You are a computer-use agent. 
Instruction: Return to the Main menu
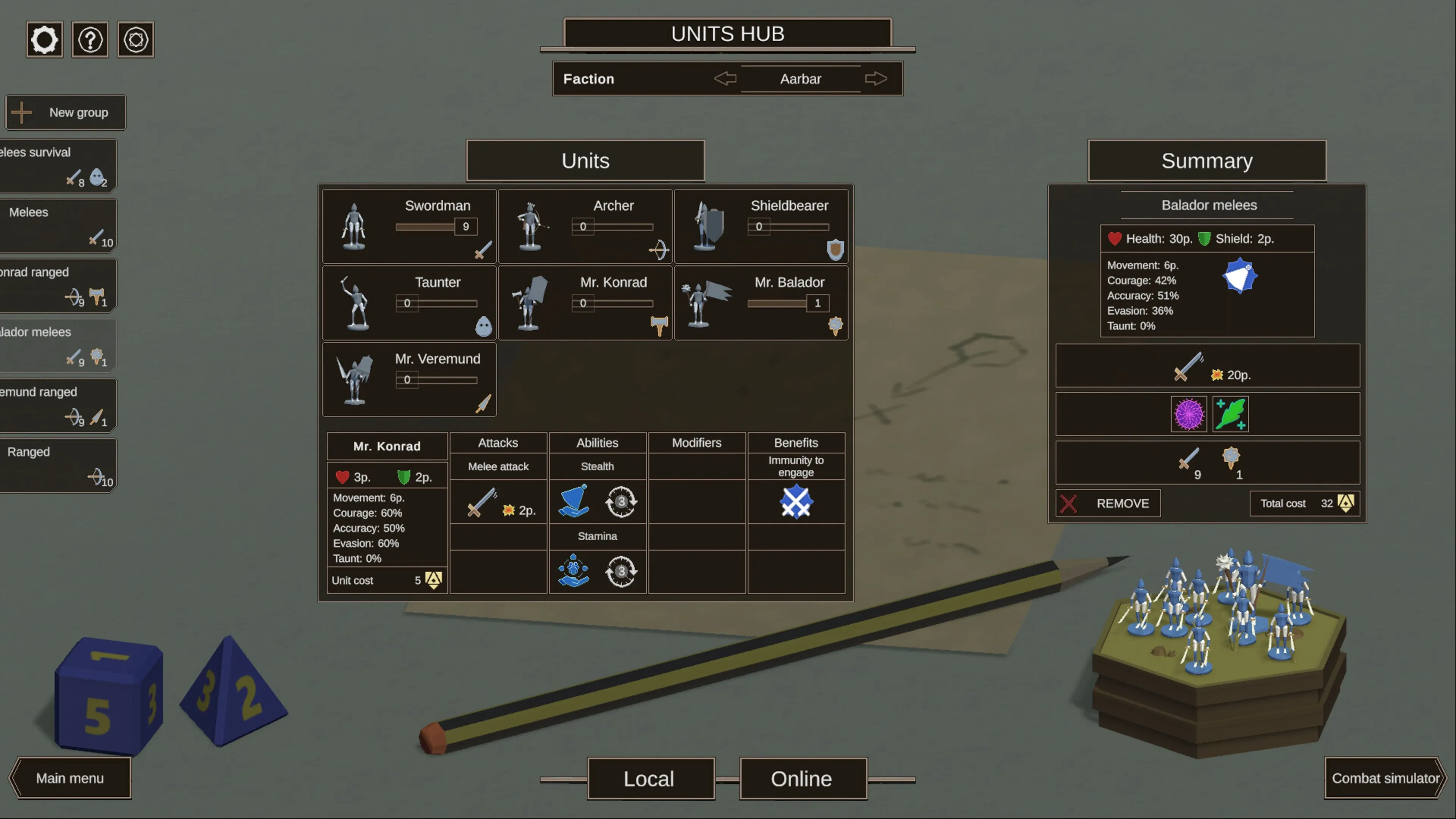[70, 778]
